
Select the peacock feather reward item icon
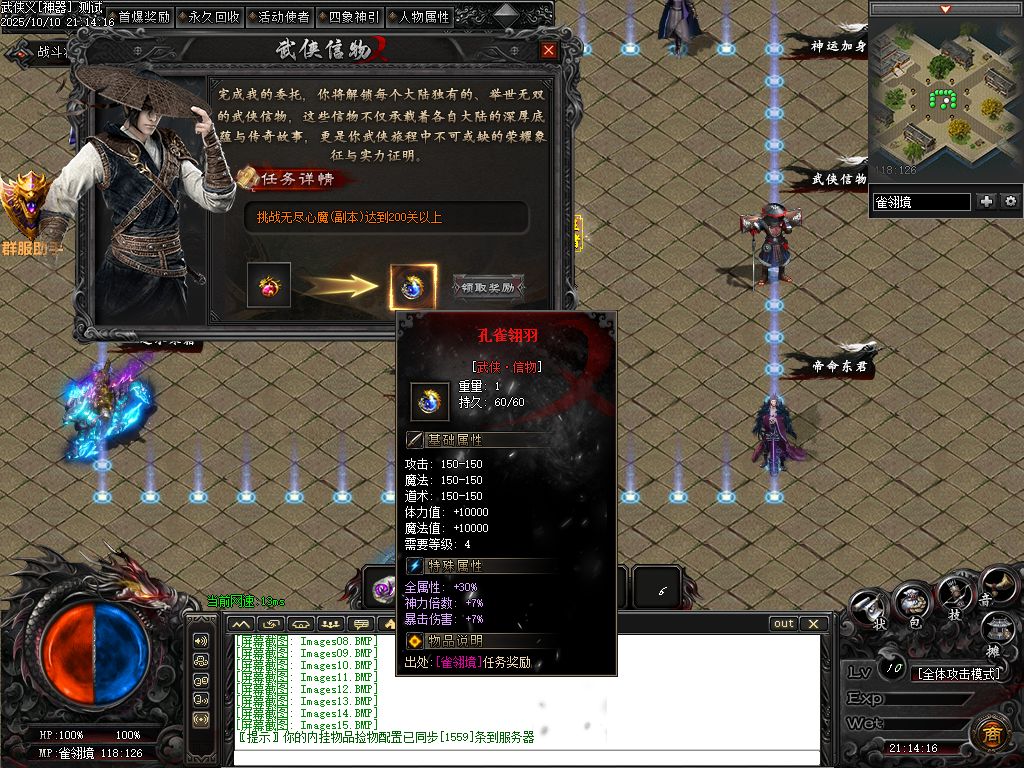click(412, 287)
